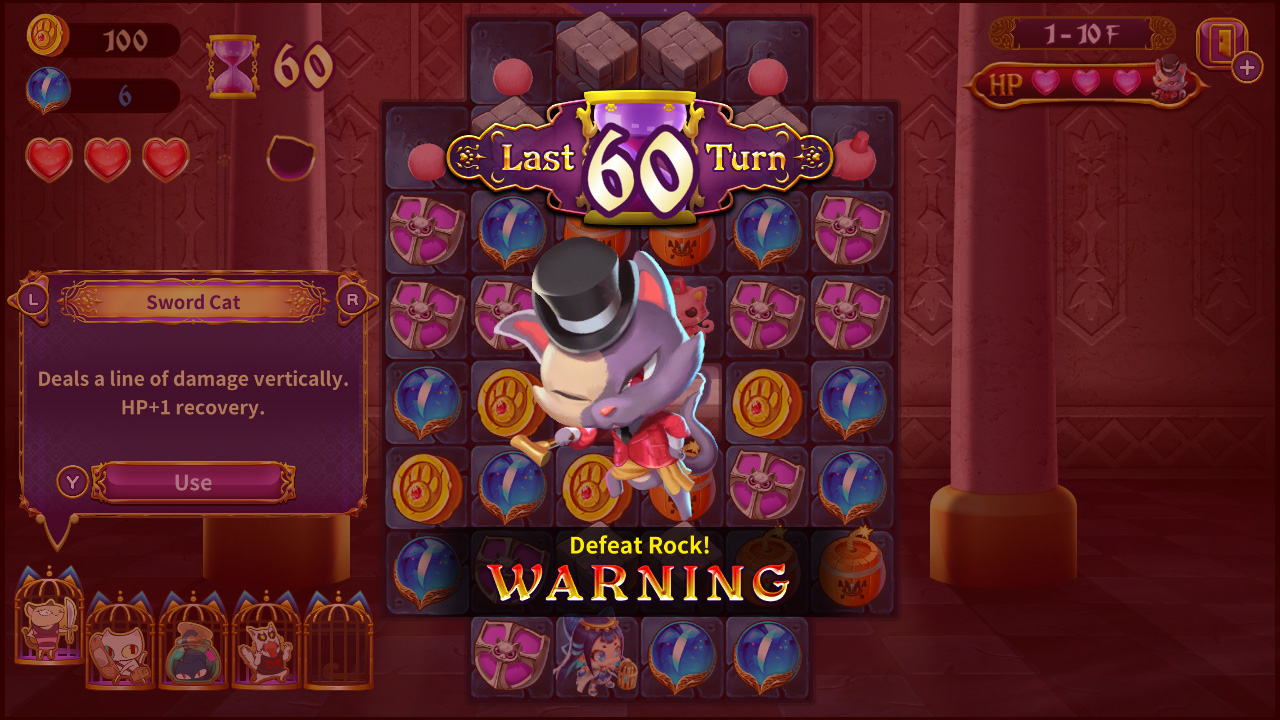Select the cat hiding in the potion jar cage
Screen dimensions: 1280x720
pos(192,650)
